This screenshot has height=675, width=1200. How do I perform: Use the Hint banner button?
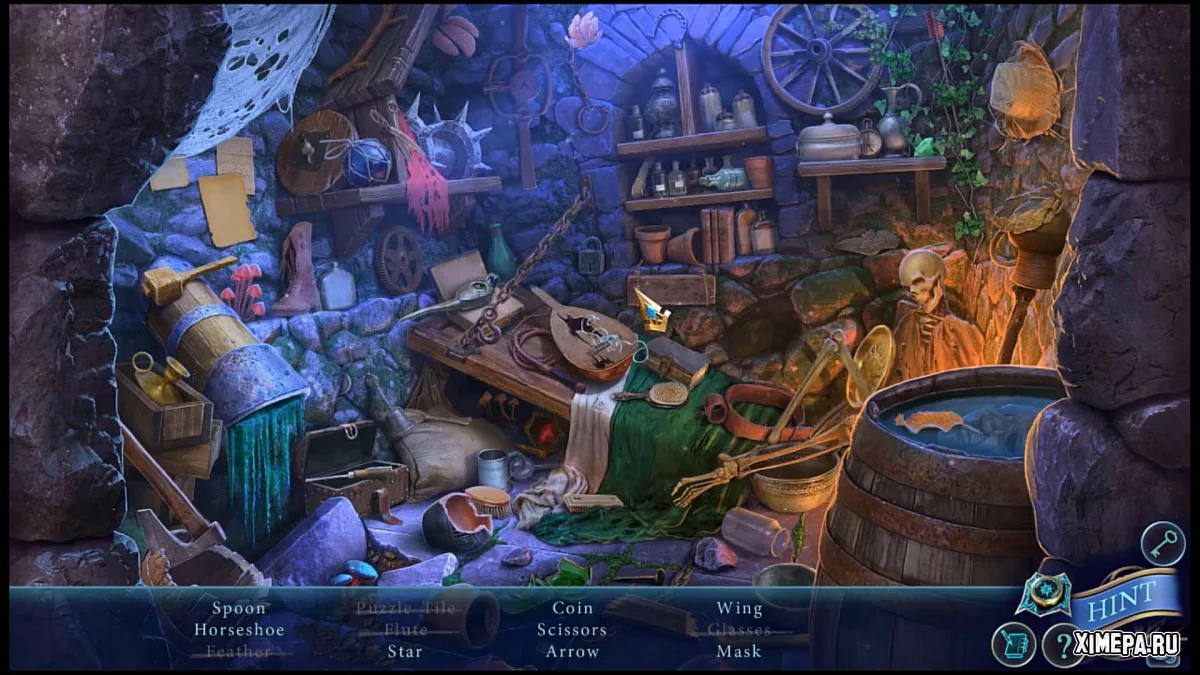click(1126, 599)
